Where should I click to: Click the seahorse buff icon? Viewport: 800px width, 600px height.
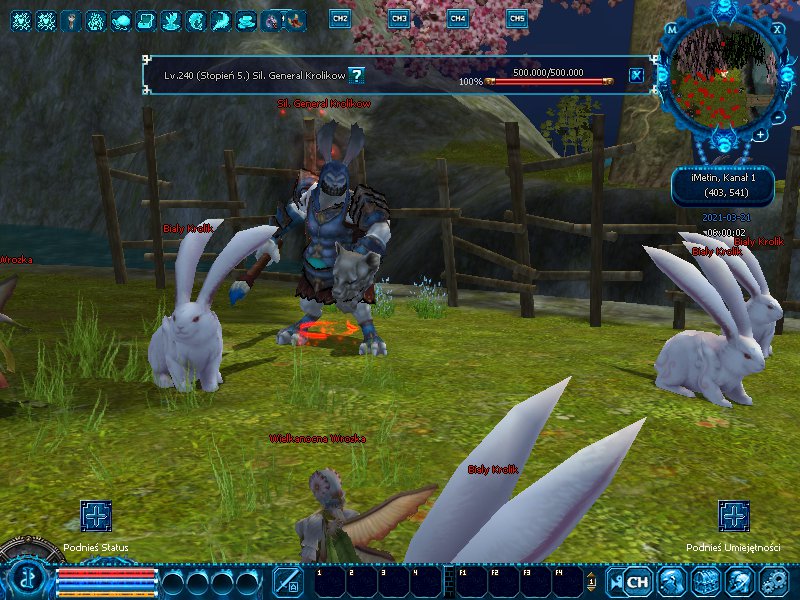point(197,19)
